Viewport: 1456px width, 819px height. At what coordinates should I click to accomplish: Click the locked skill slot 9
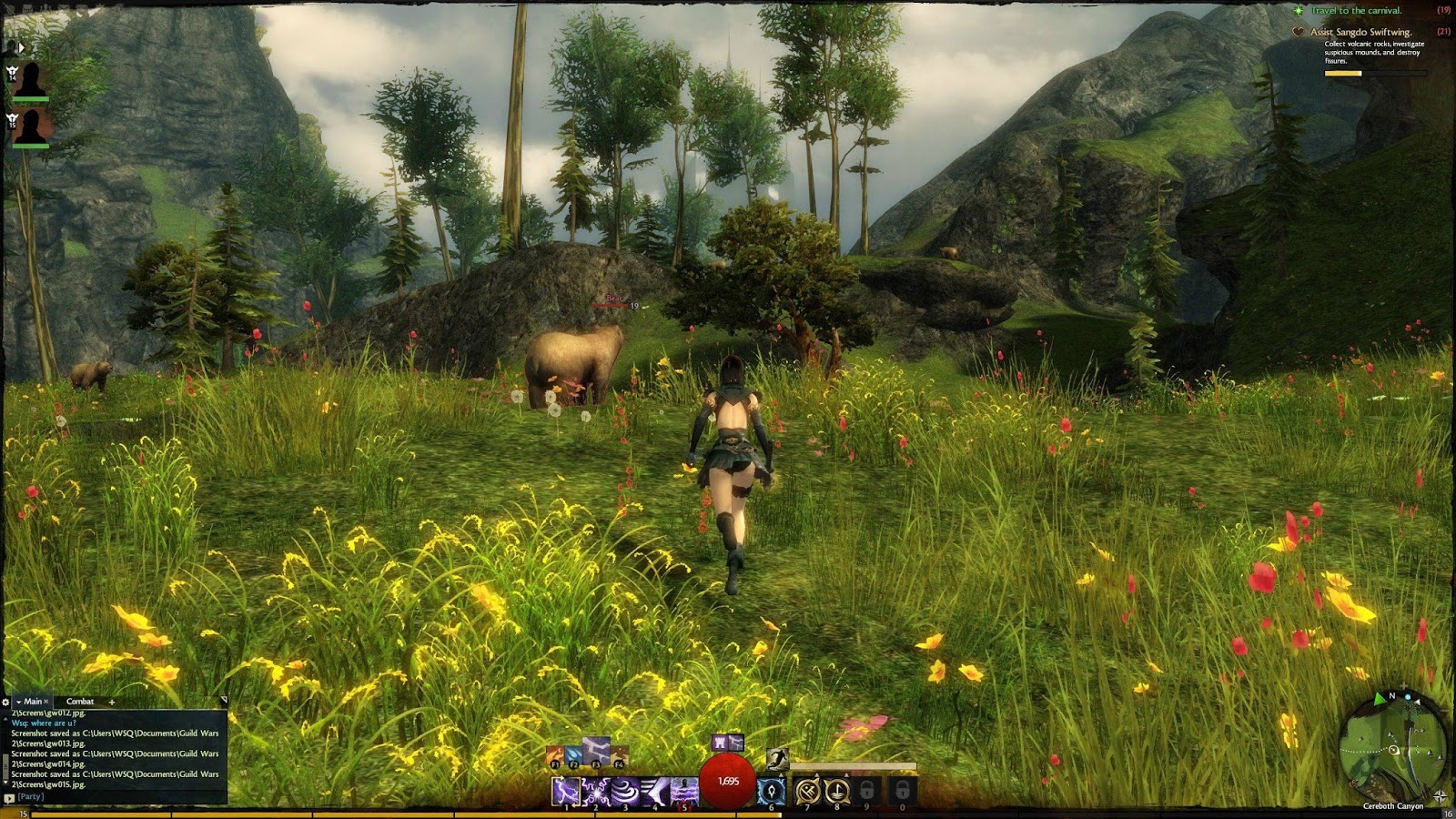867,790
